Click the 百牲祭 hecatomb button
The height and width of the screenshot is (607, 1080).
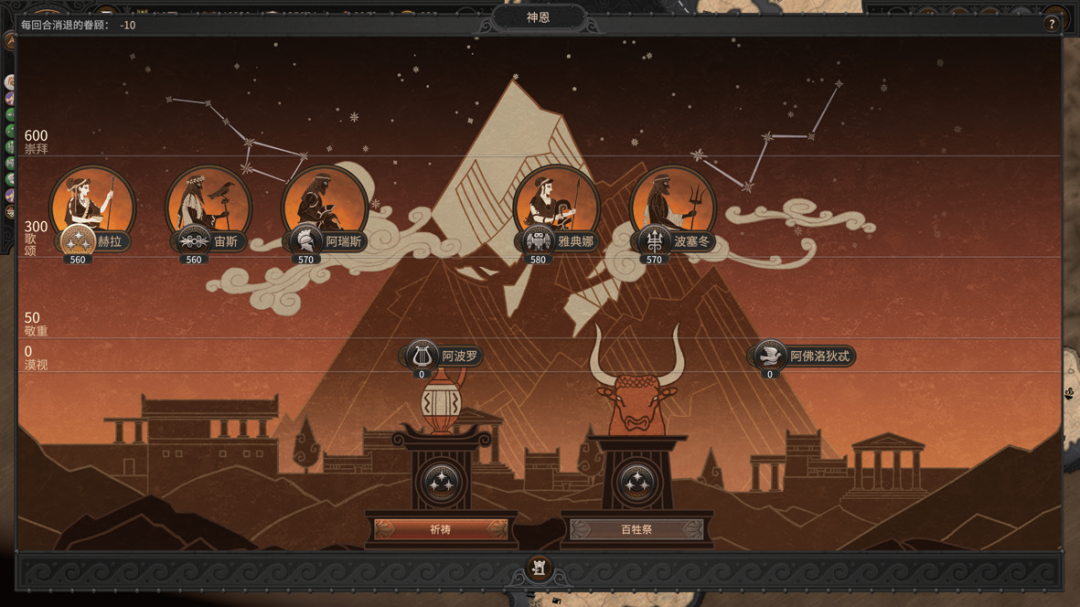[x=636, y=529]
